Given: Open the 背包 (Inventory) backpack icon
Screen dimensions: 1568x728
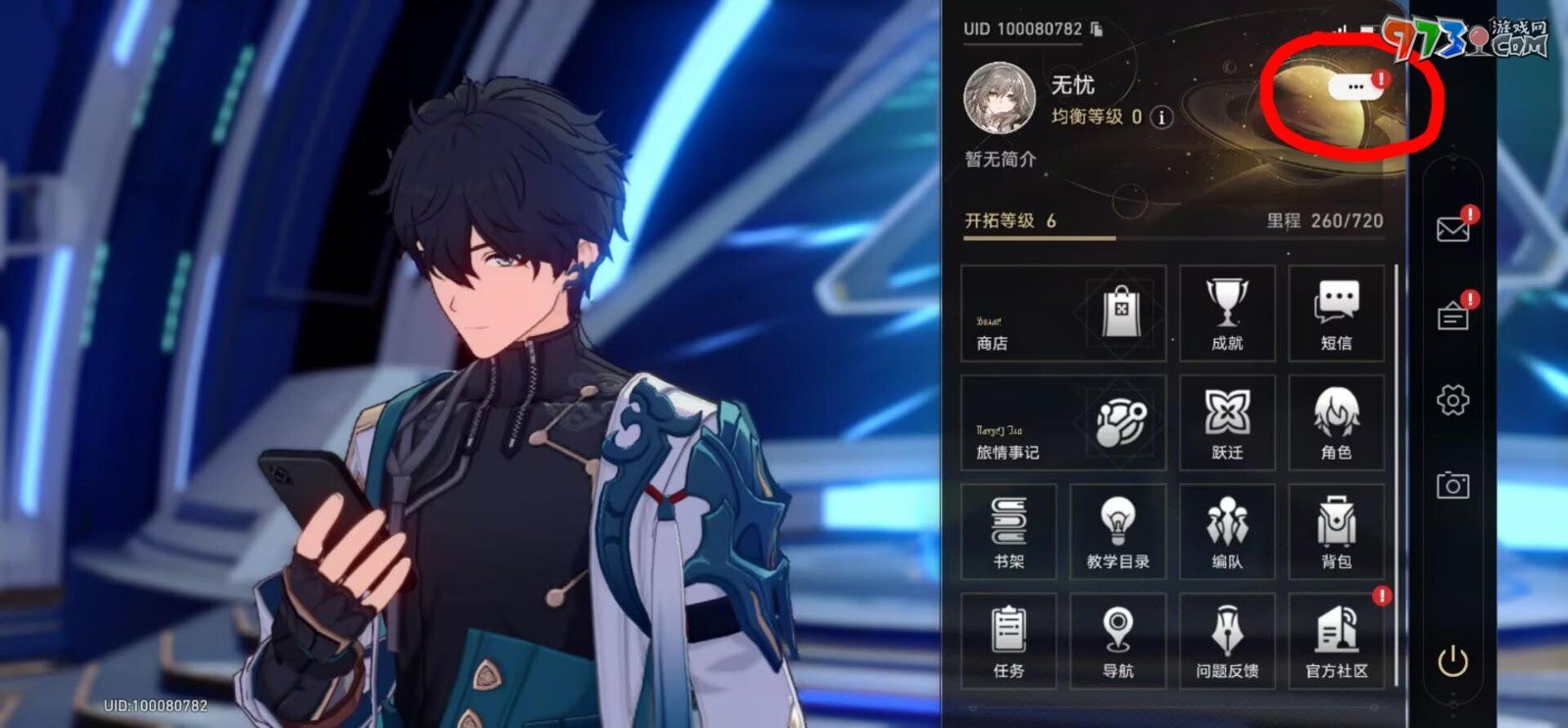Looking at the screenshot, I should pyautogui.click(x=1336, y=531).
